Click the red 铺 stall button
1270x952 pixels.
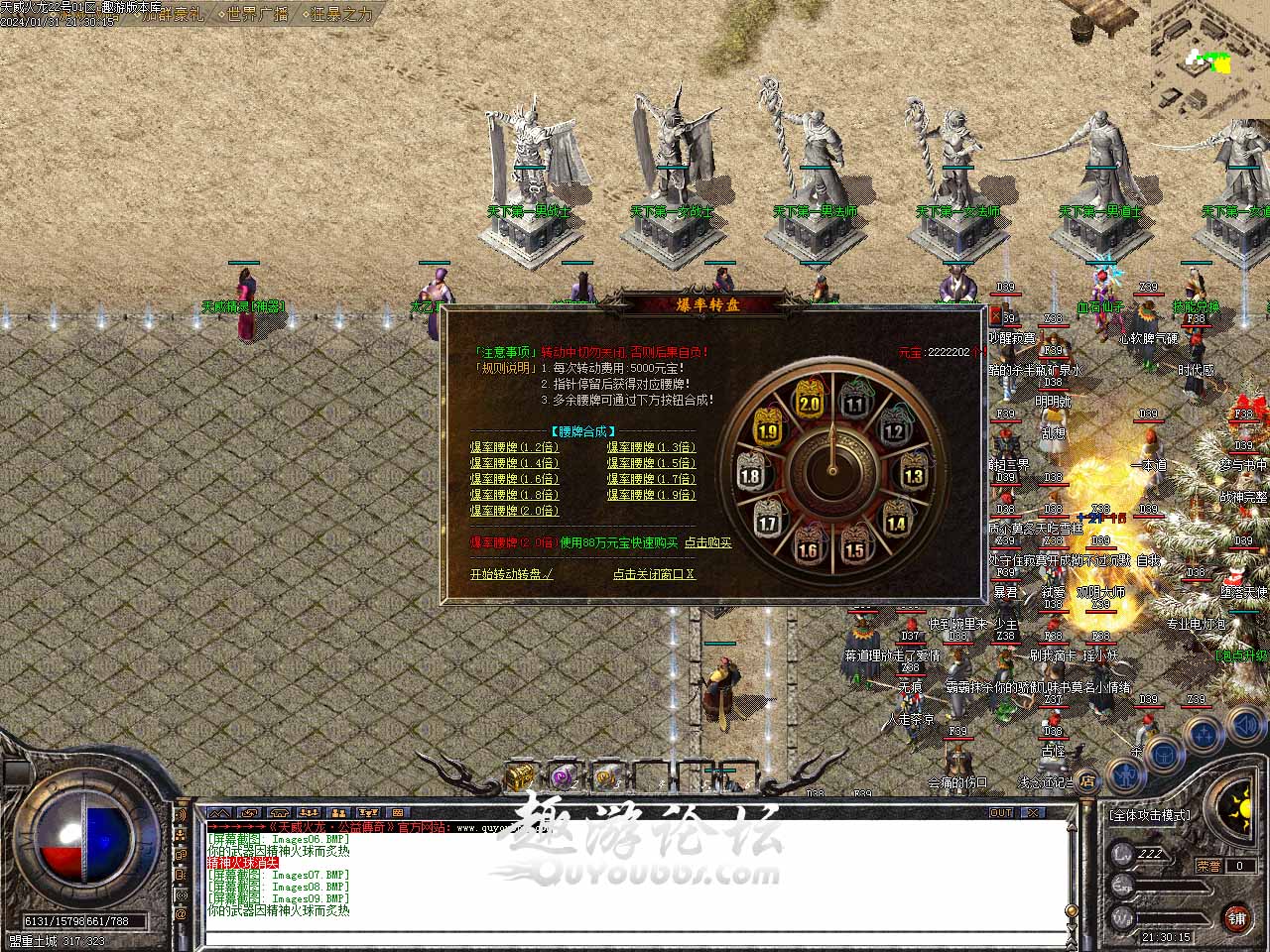pos(1236,917)
